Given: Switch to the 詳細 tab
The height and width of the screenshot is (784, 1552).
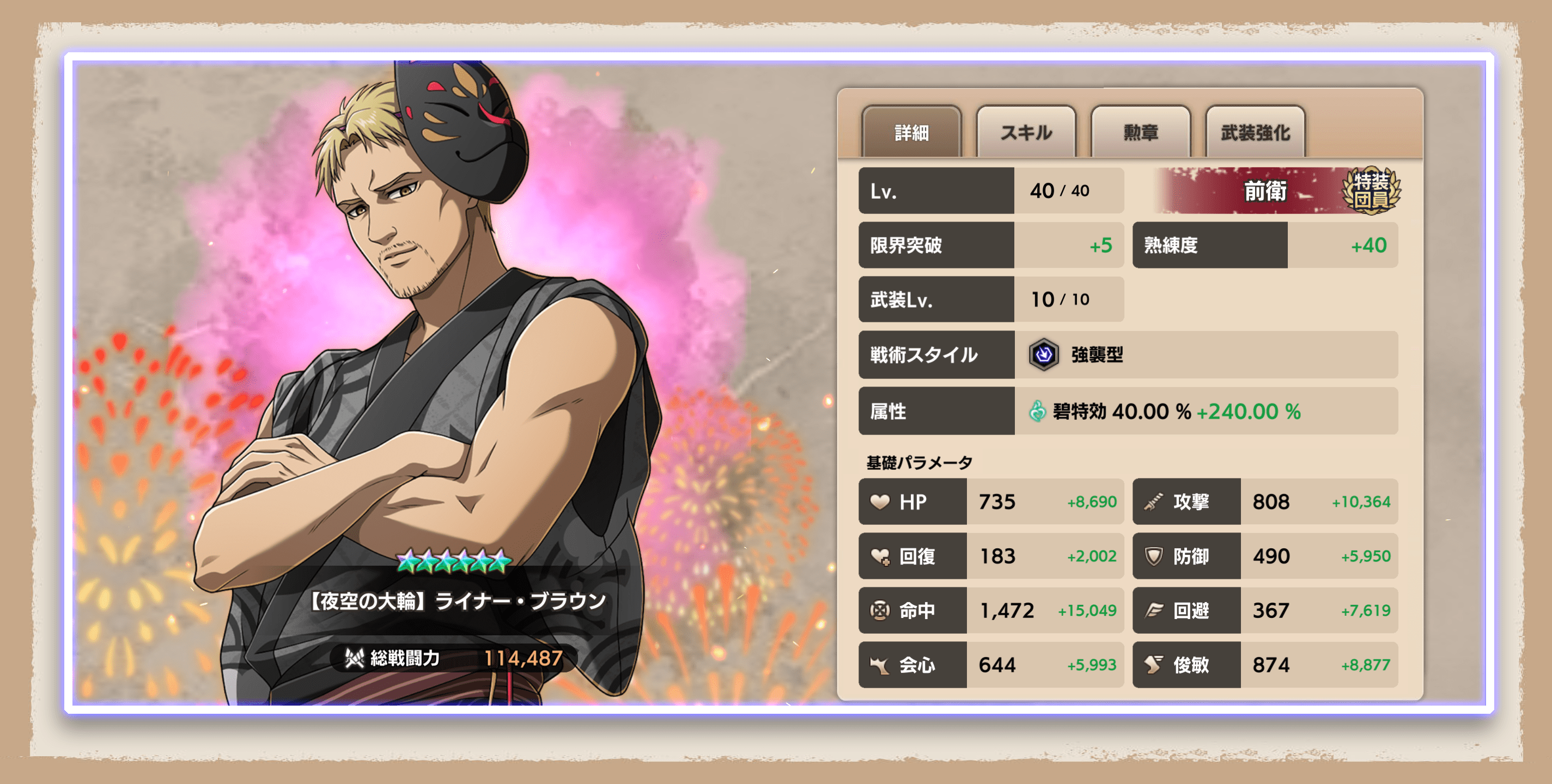Looking at the screenshot, I should [x=911, y=132].
